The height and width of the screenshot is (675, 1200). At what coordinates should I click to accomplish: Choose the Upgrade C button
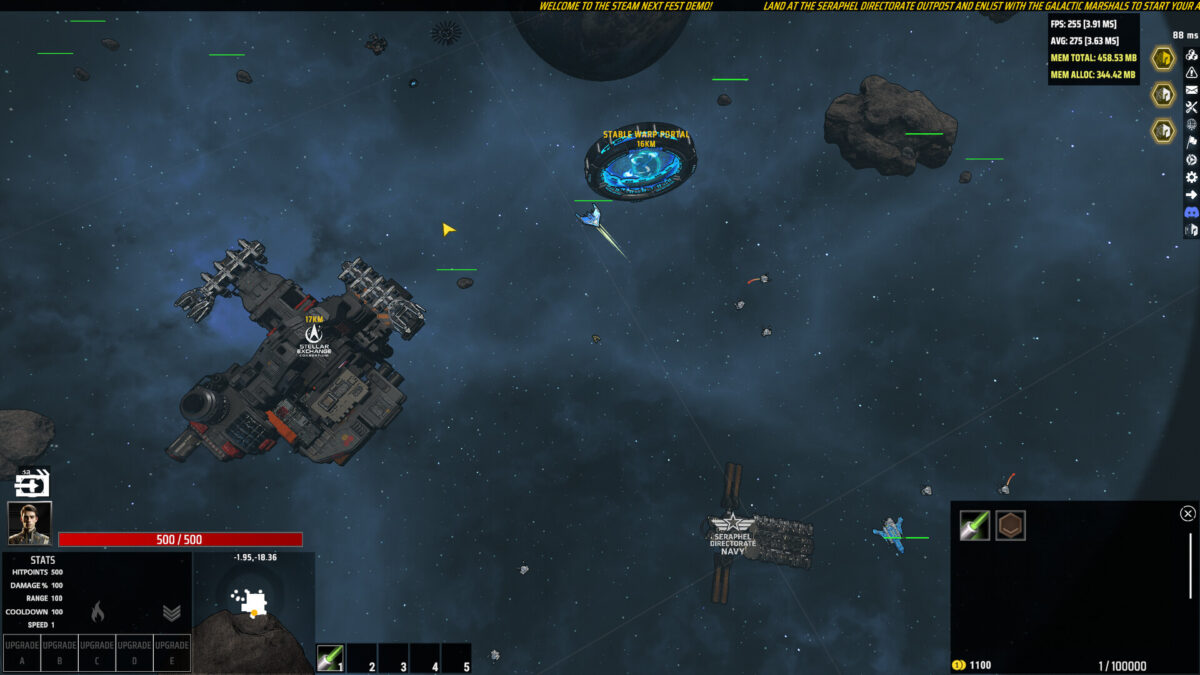coord(97,652)
